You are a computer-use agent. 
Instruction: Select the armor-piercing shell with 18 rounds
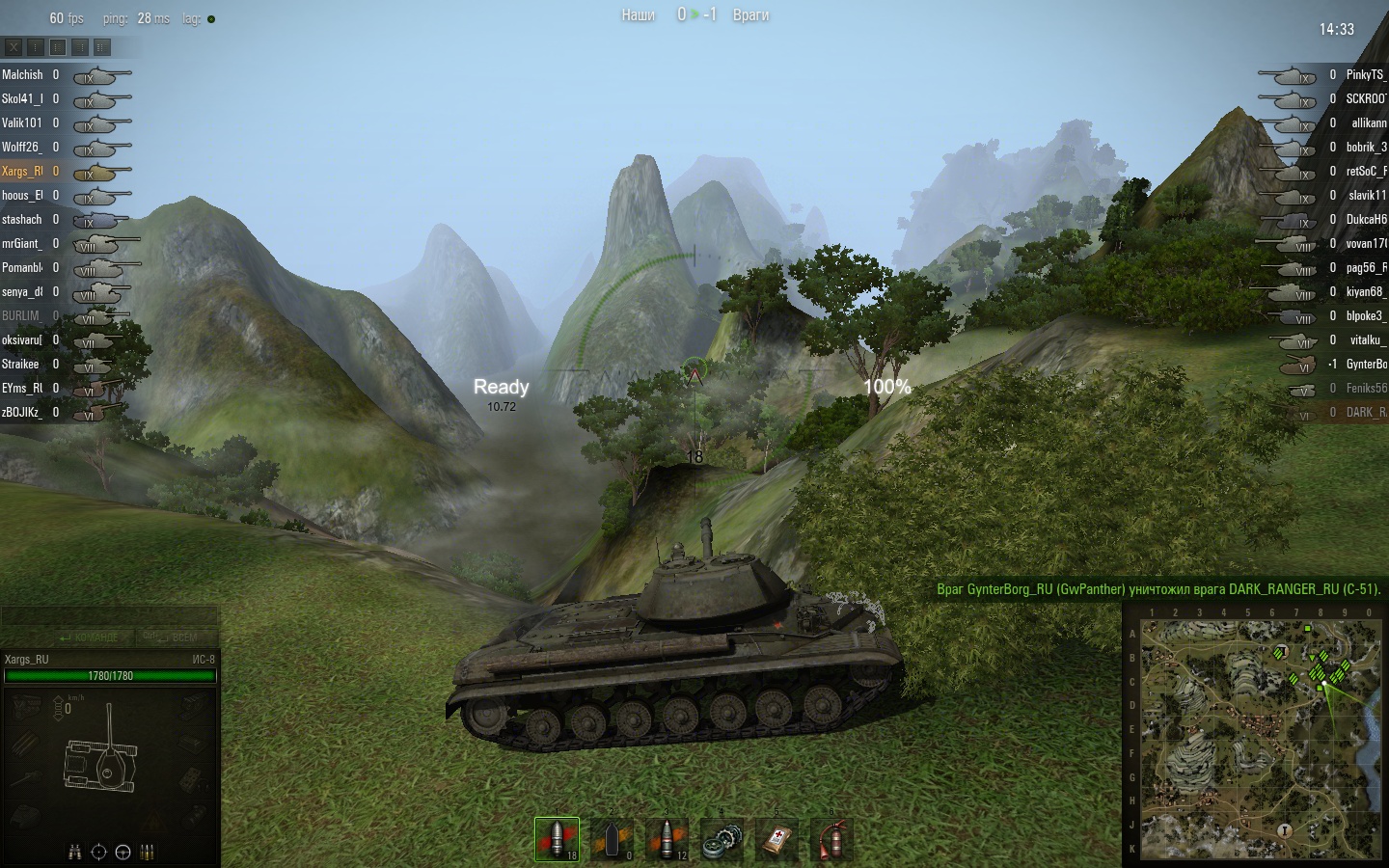558,839
